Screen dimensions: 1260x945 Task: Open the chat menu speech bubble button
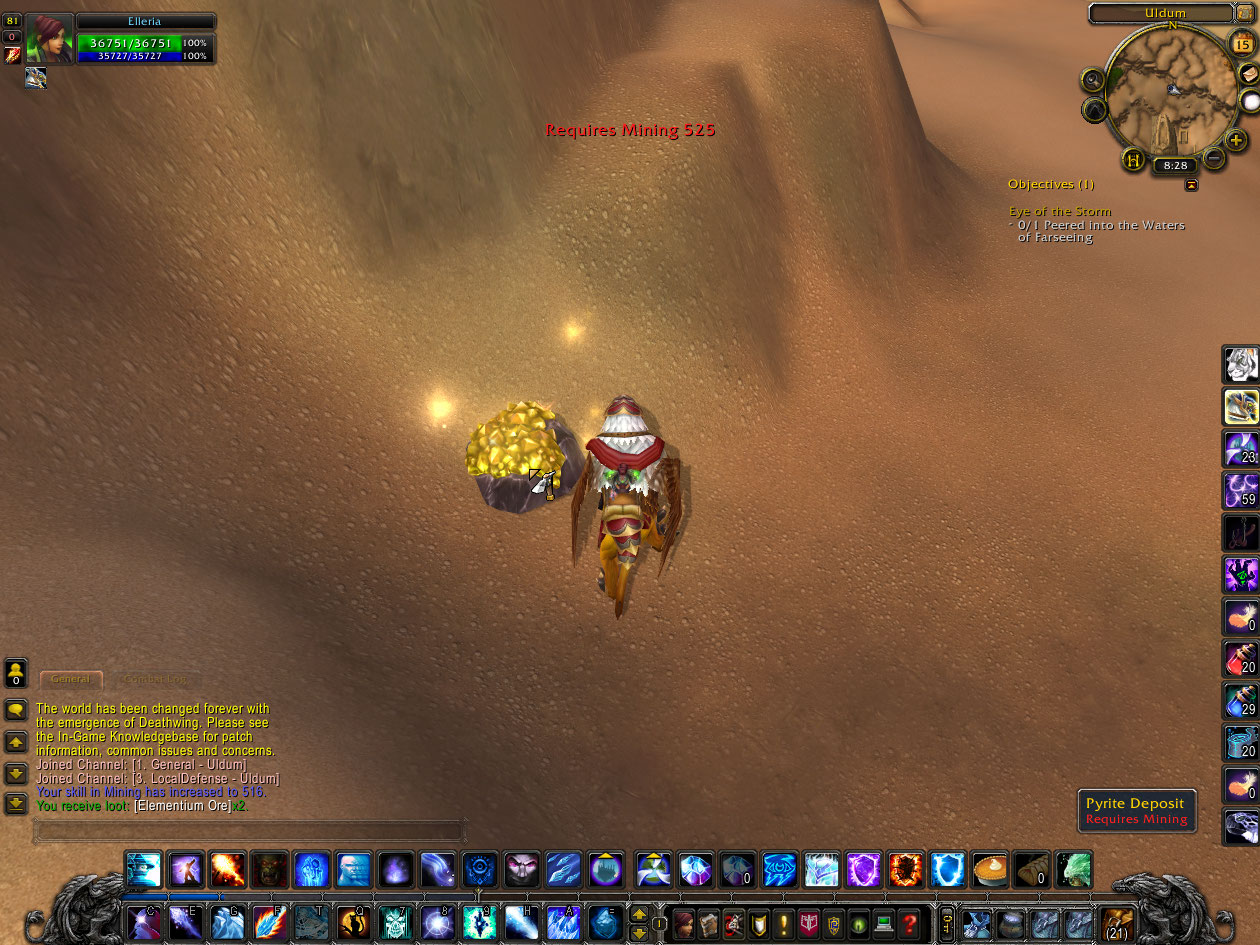(x=16, y=710)
